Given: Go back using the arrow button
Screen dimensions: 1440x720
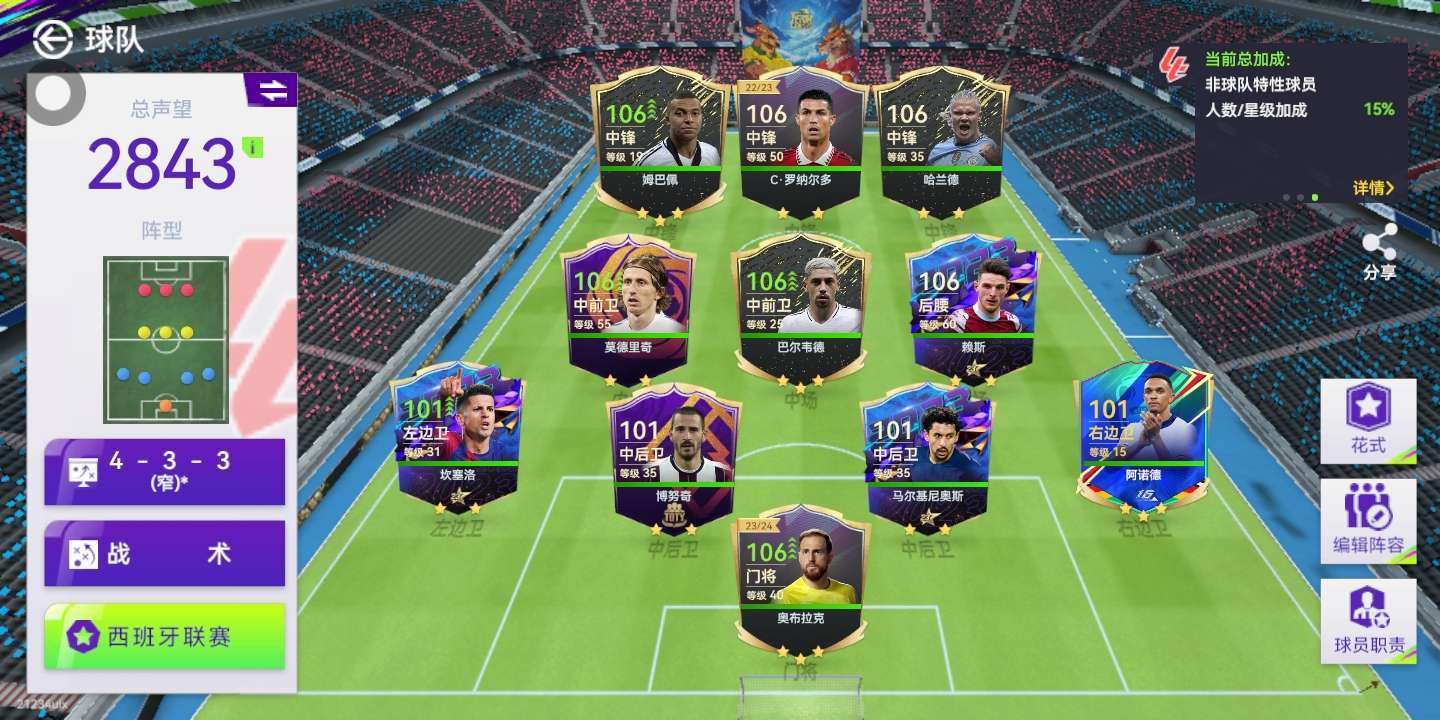Looking at the screenshot, I should click(x=52, y=39).
